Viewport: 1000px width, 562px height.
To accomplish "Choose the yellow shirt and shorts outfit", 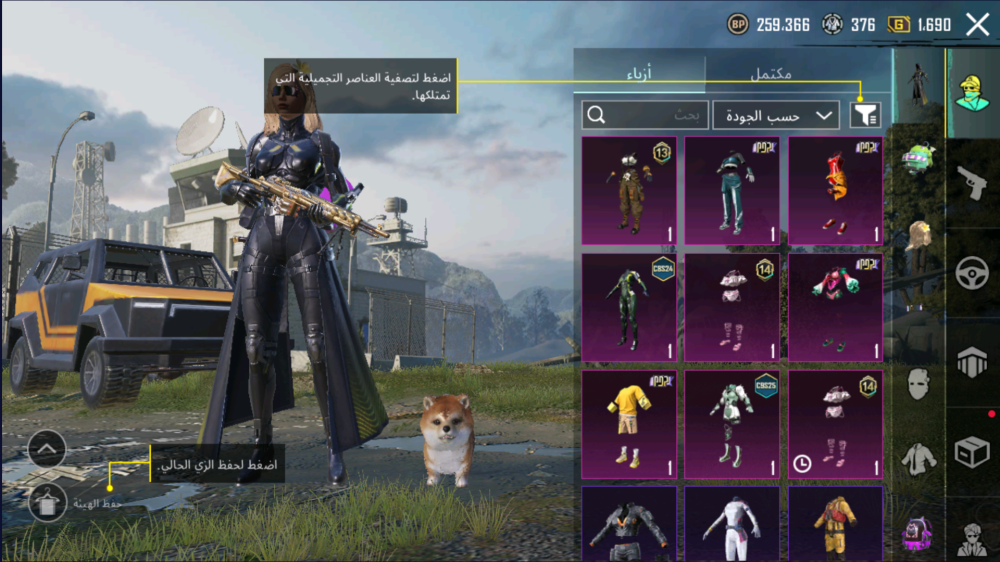I will [x=629, y=424].
